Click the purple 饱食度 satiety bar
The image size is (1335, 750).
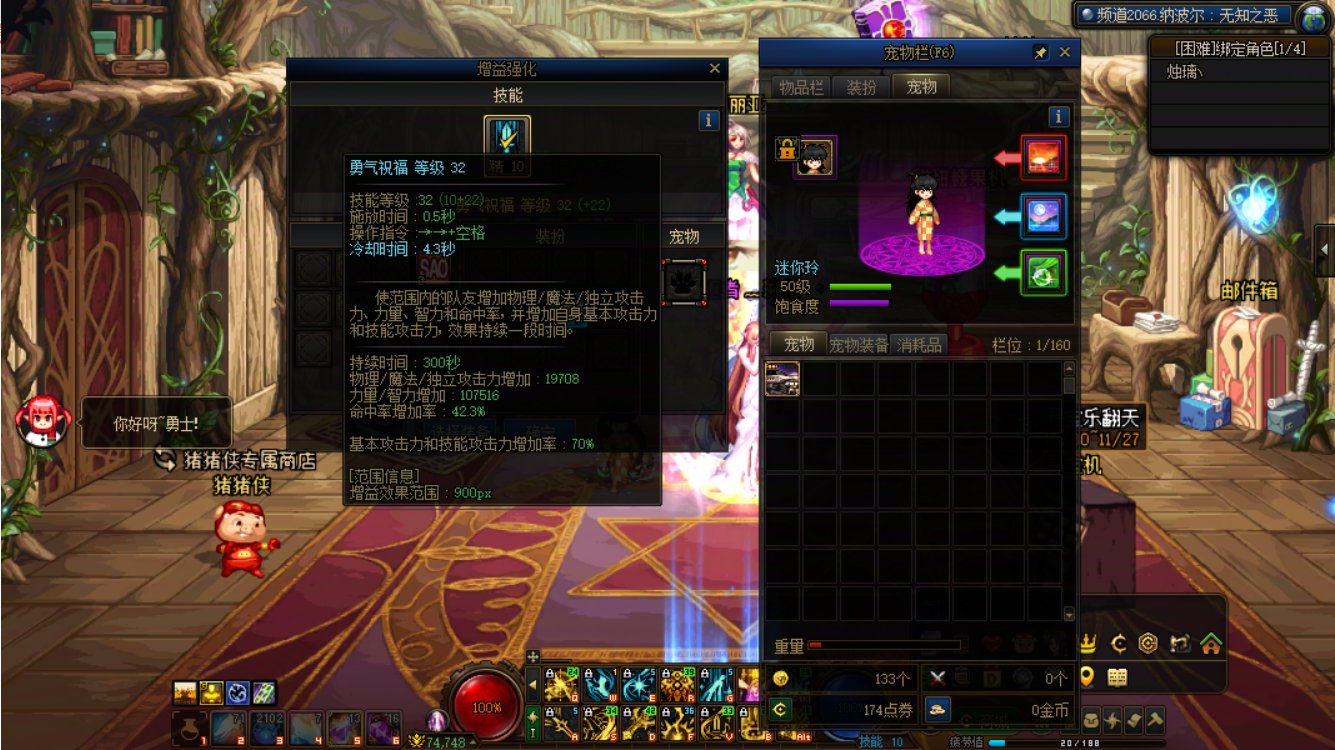pos(858,304)
